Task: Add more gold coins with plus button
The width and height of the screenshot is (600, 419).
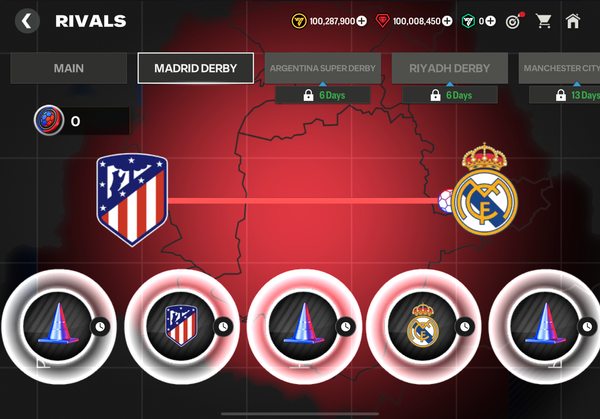Action: pyautogui.click(x=362, y=20)
